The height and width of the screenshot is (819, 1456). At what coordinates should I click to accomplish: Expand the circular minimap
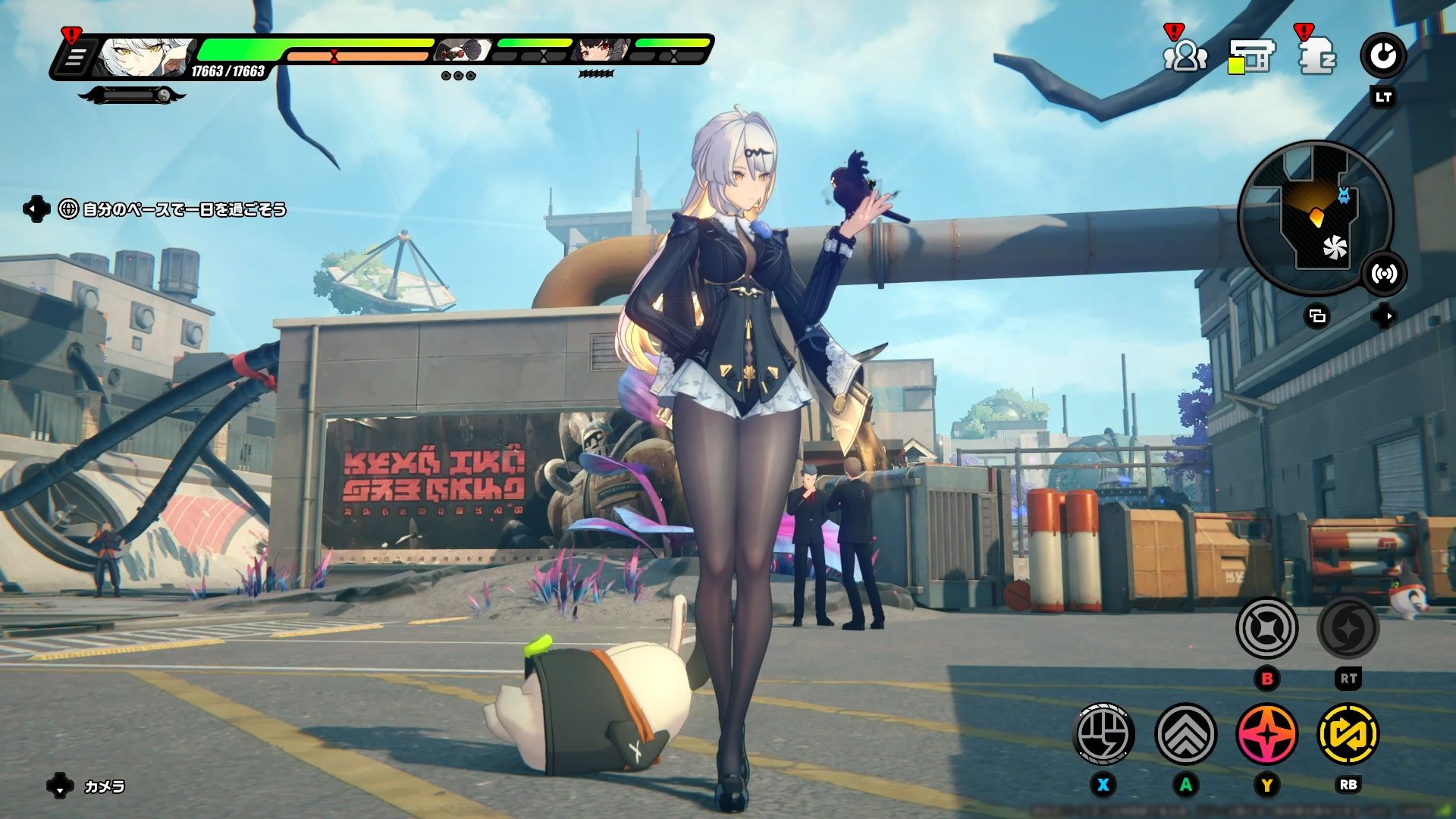(1315, 218)
